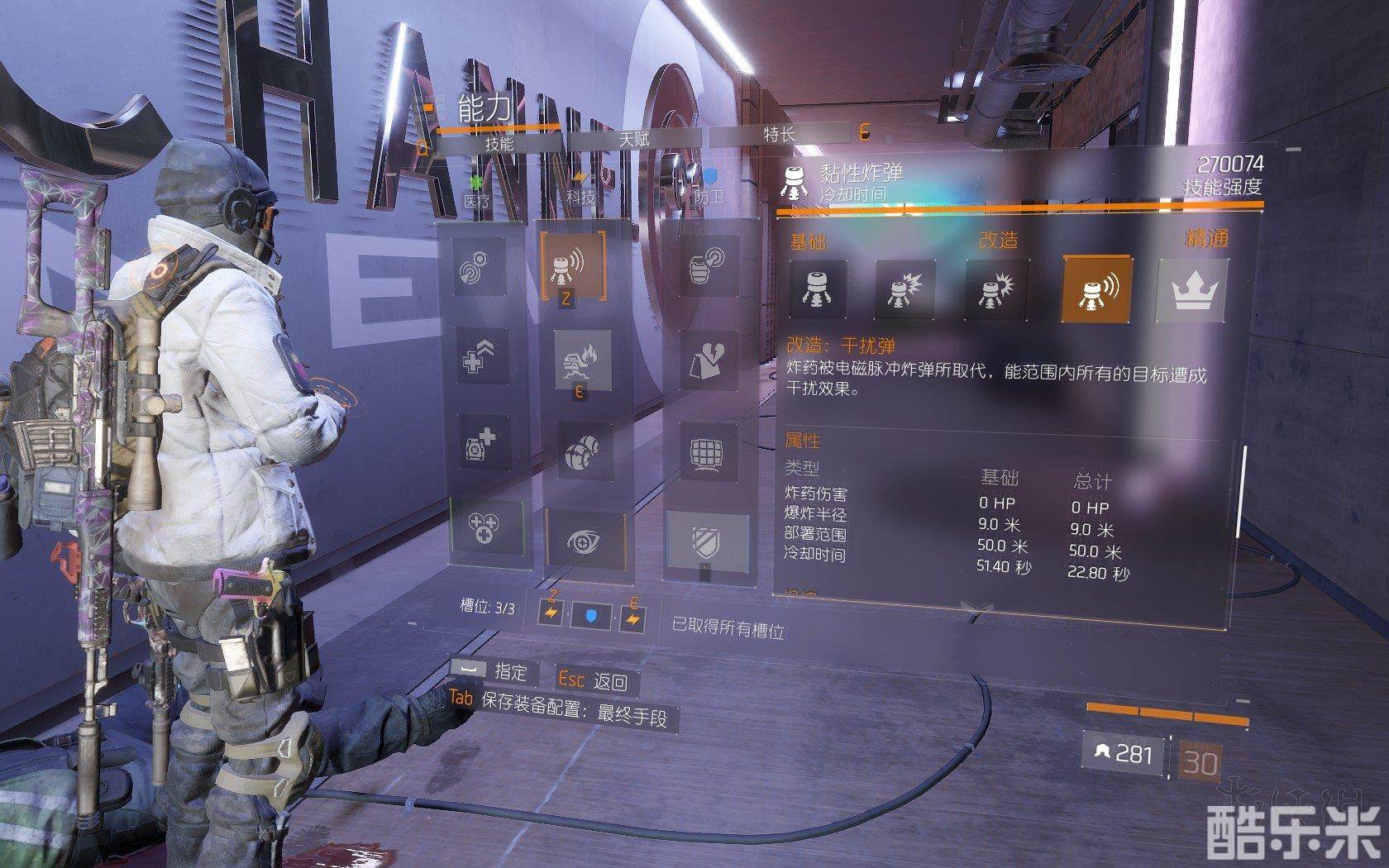This screenshot has height=868, width=1389.
Task: Select the 干扰弹 disruptor mod icon
Action: [1097, 289]
